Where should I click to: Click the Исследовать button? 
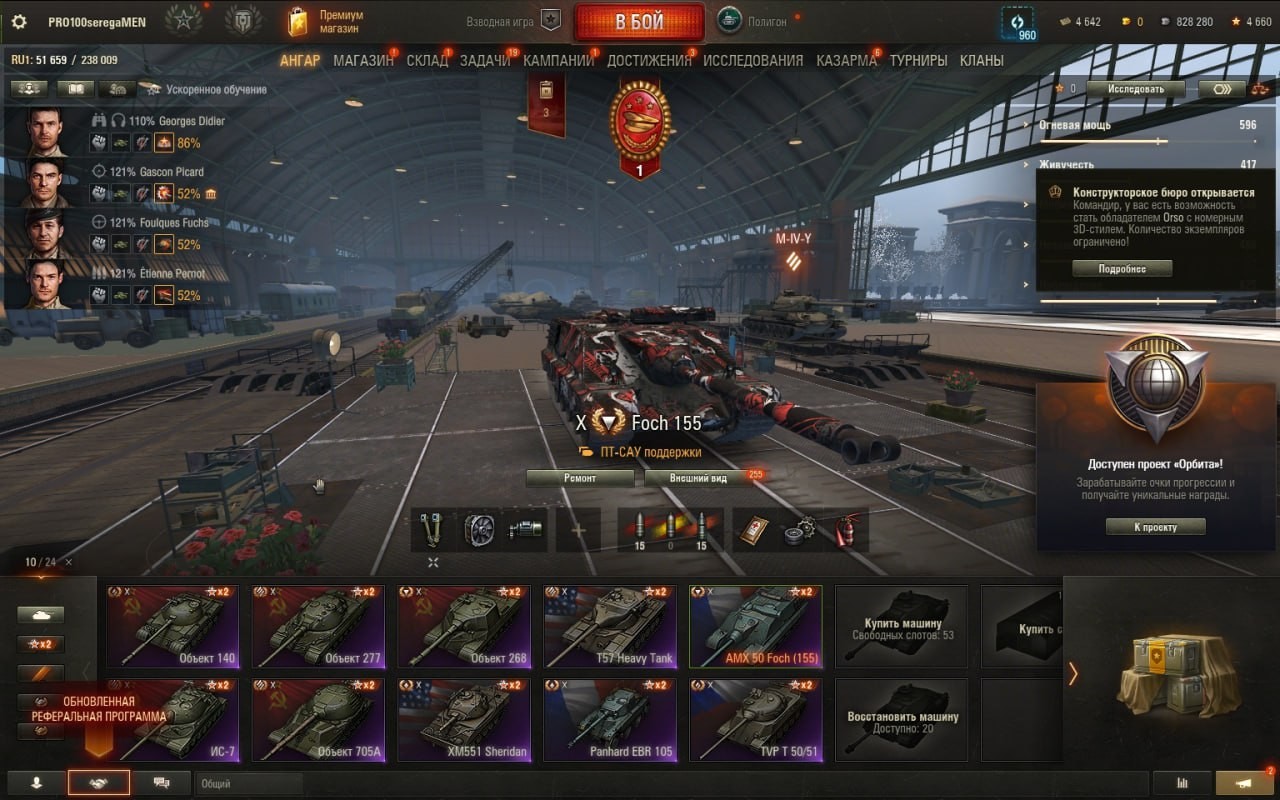click(1136, 88)
